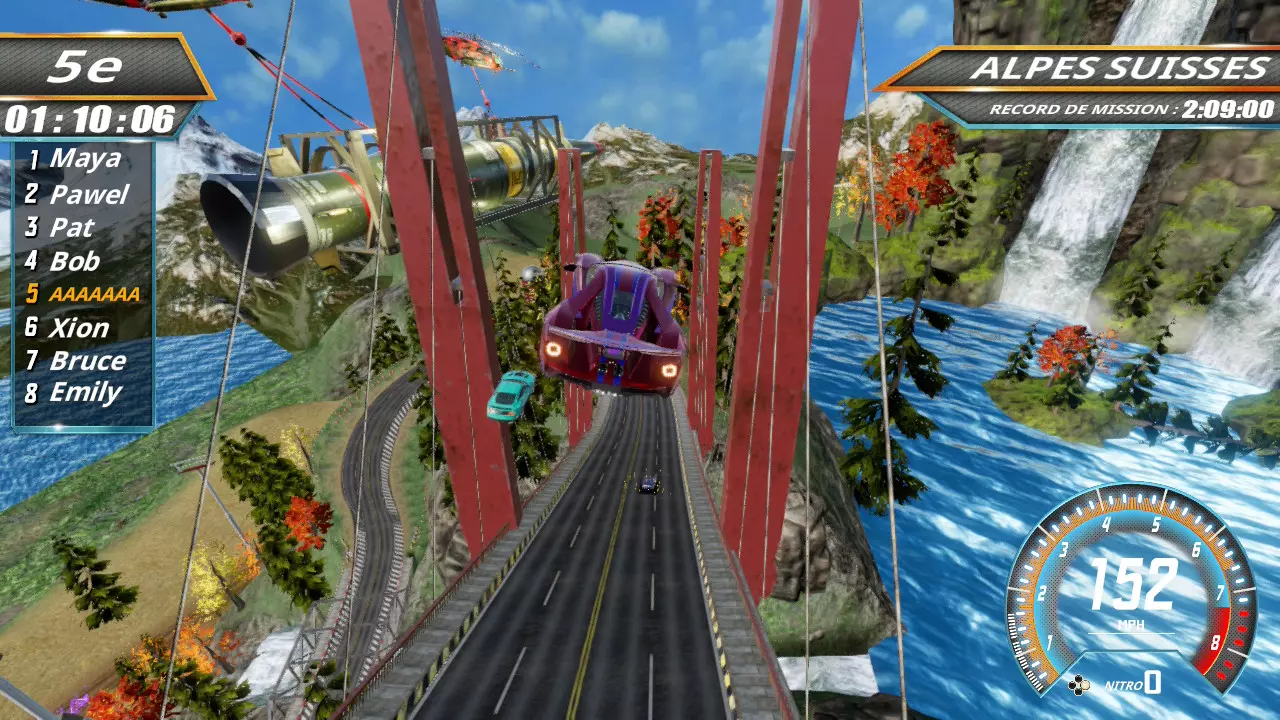Choose Pawel's row in the standings
This screenshot has width=1280, height=720.
(88, 194)
